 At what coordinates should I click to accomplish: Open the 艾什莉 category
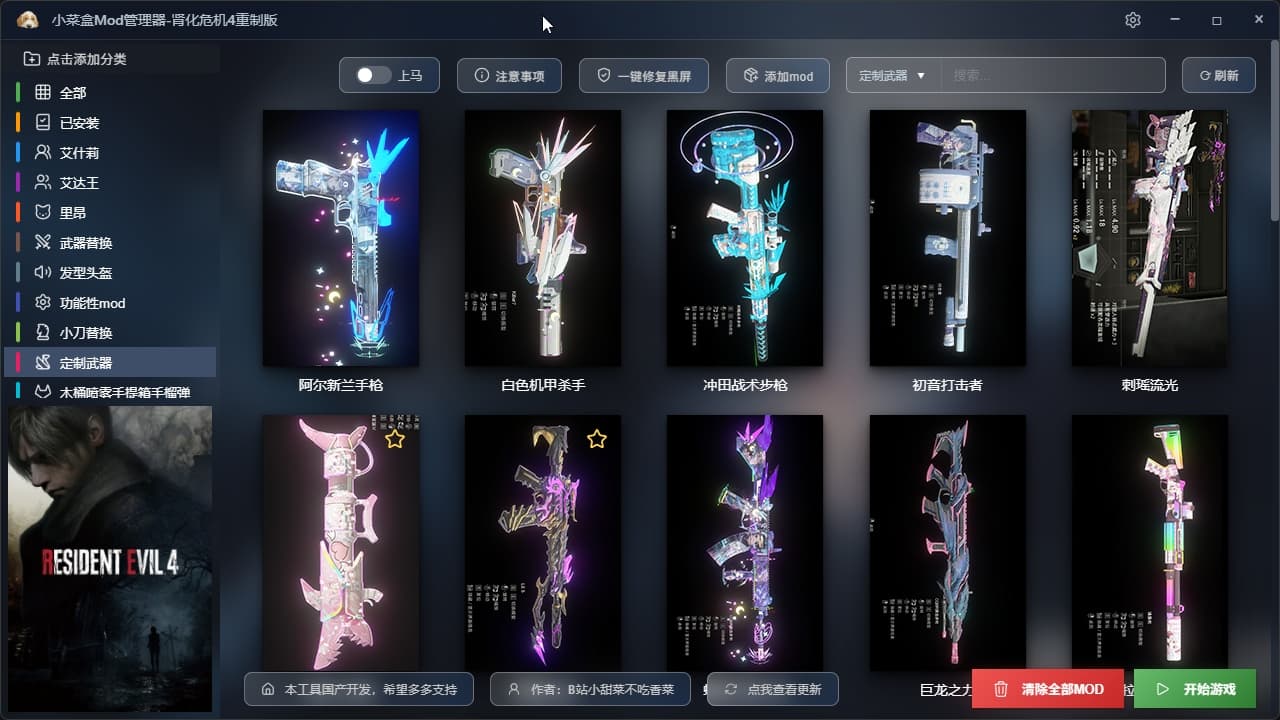pos(79,153)
